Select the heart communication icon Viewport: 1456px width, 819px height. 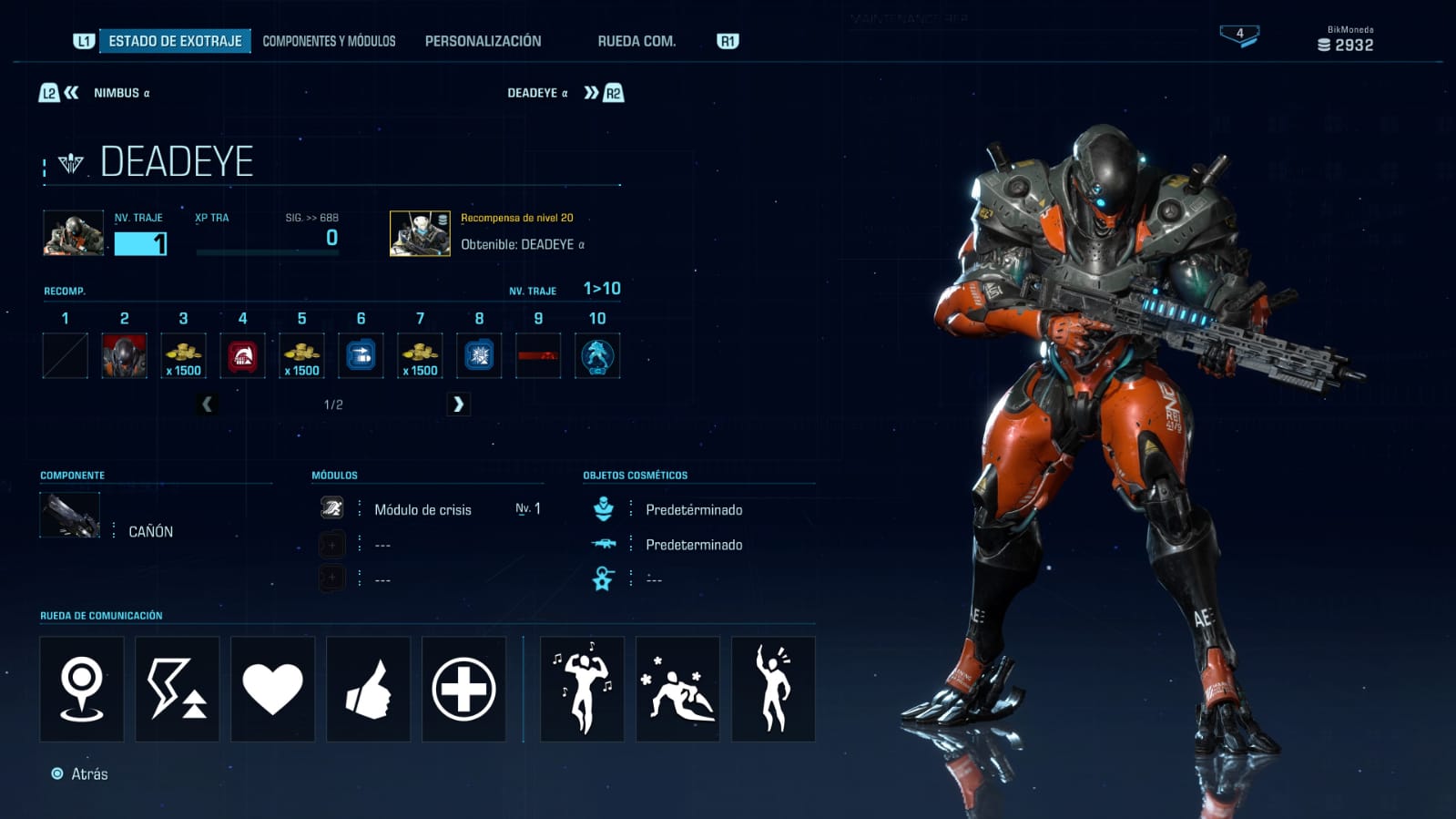pos(272,689)
